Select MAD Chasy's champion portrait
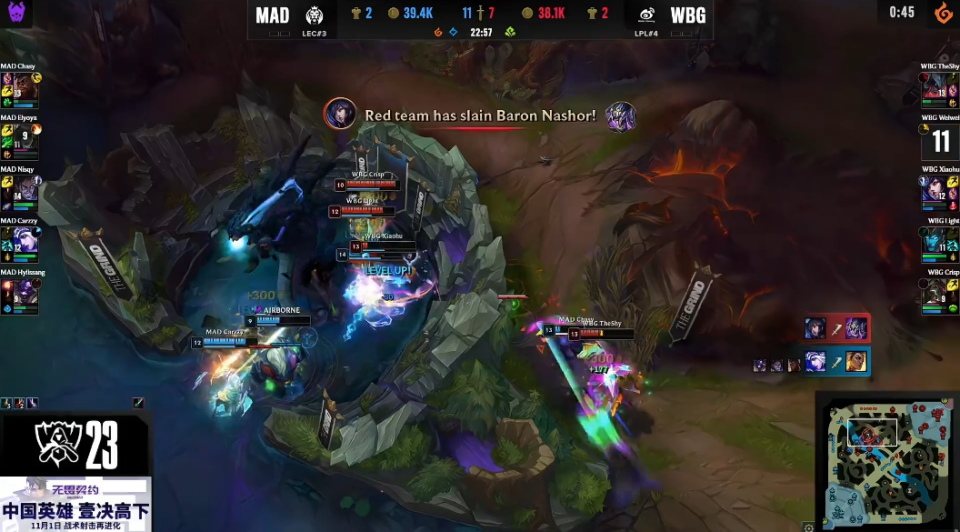Screen dimensions: 960x532 pos(25,86)
